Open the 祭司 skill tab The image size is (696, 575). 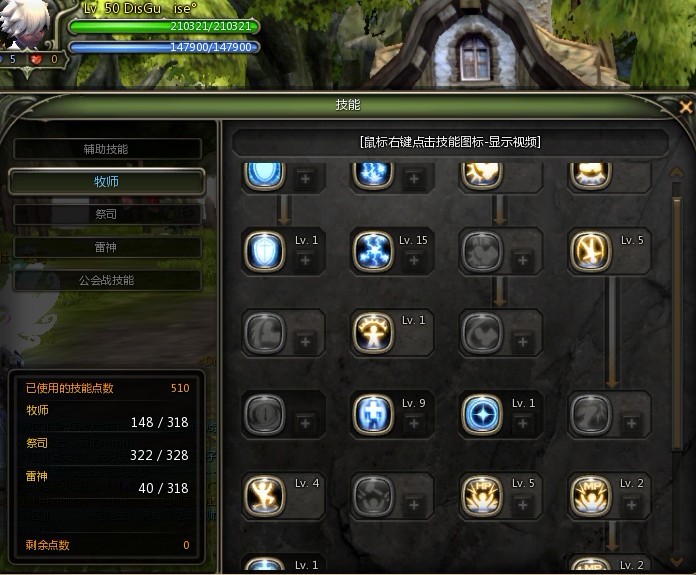[x=106, y=214]
